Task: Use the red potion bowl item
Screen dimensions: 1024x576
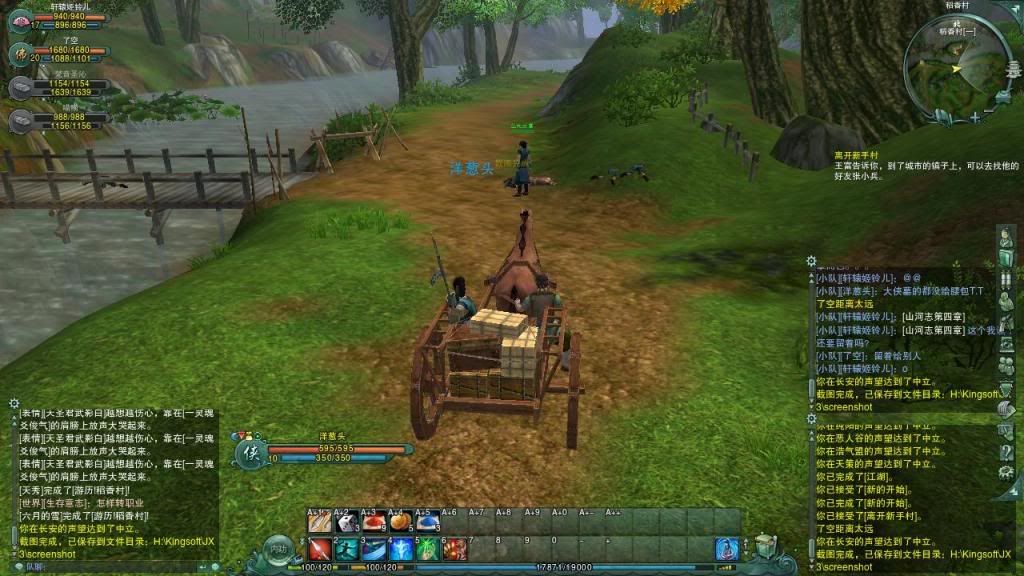Action: [373, 522]
